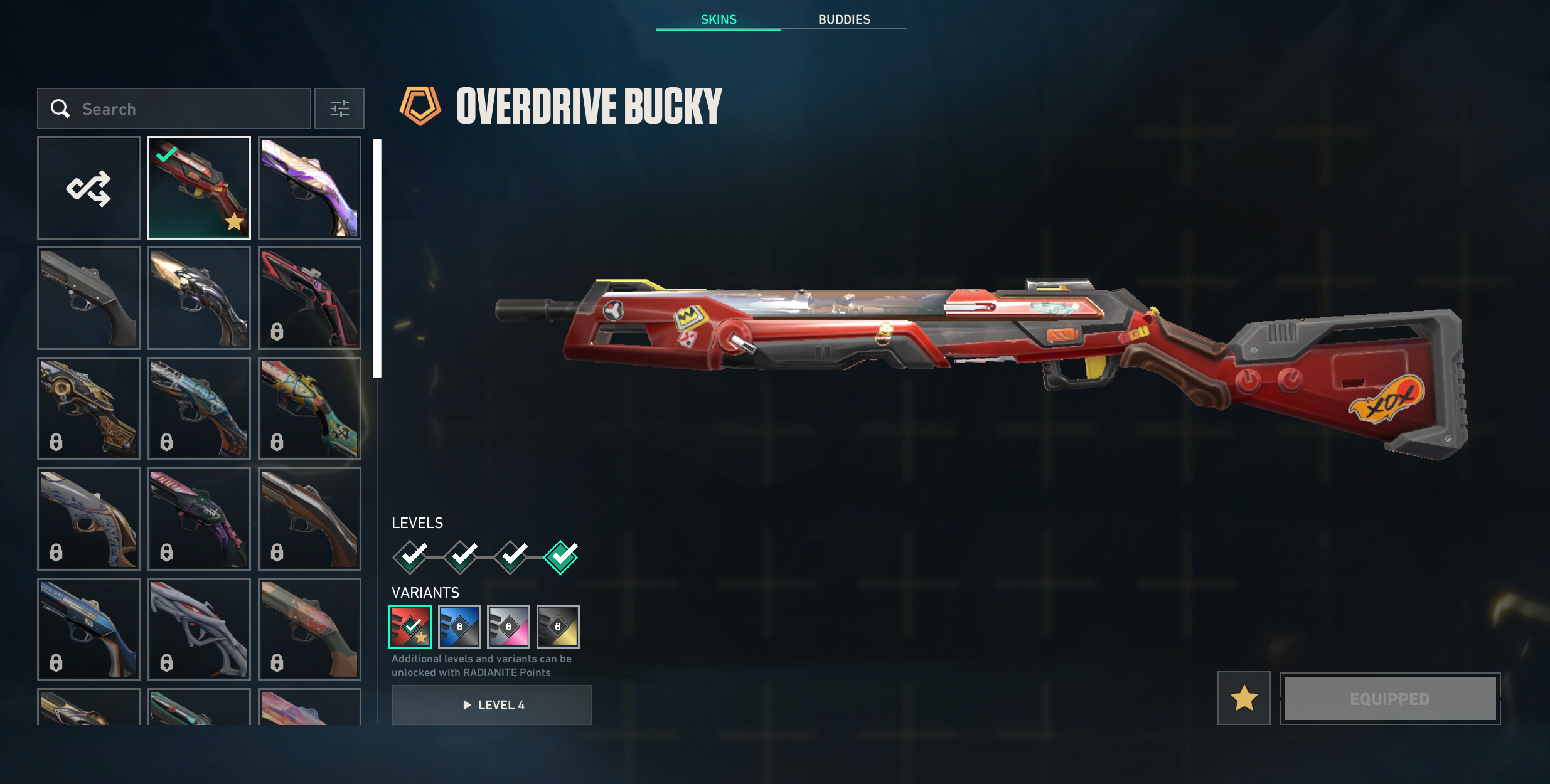Play the Level 4 preview video
This screenshot has width=1550, height=784.
(492, 705)
